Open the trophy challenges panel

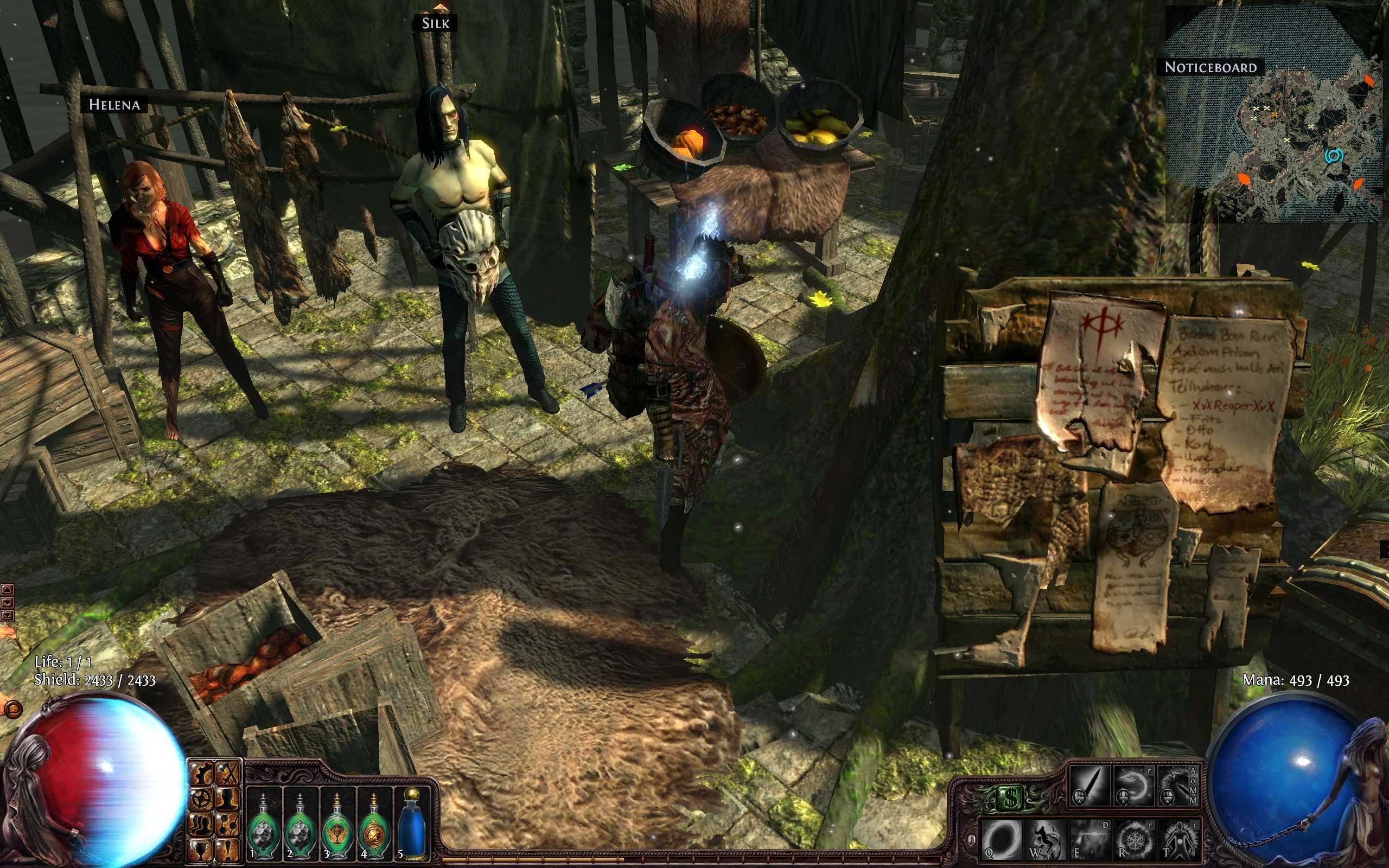point(201,850)
